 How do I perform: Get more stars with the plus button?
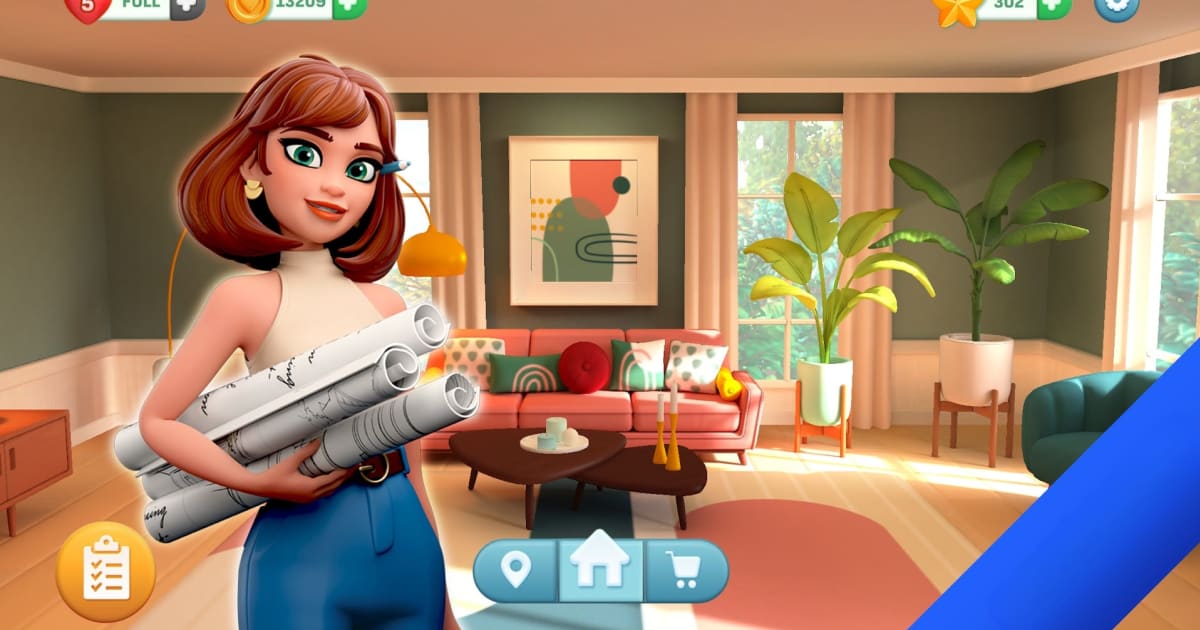point(1054,6)
